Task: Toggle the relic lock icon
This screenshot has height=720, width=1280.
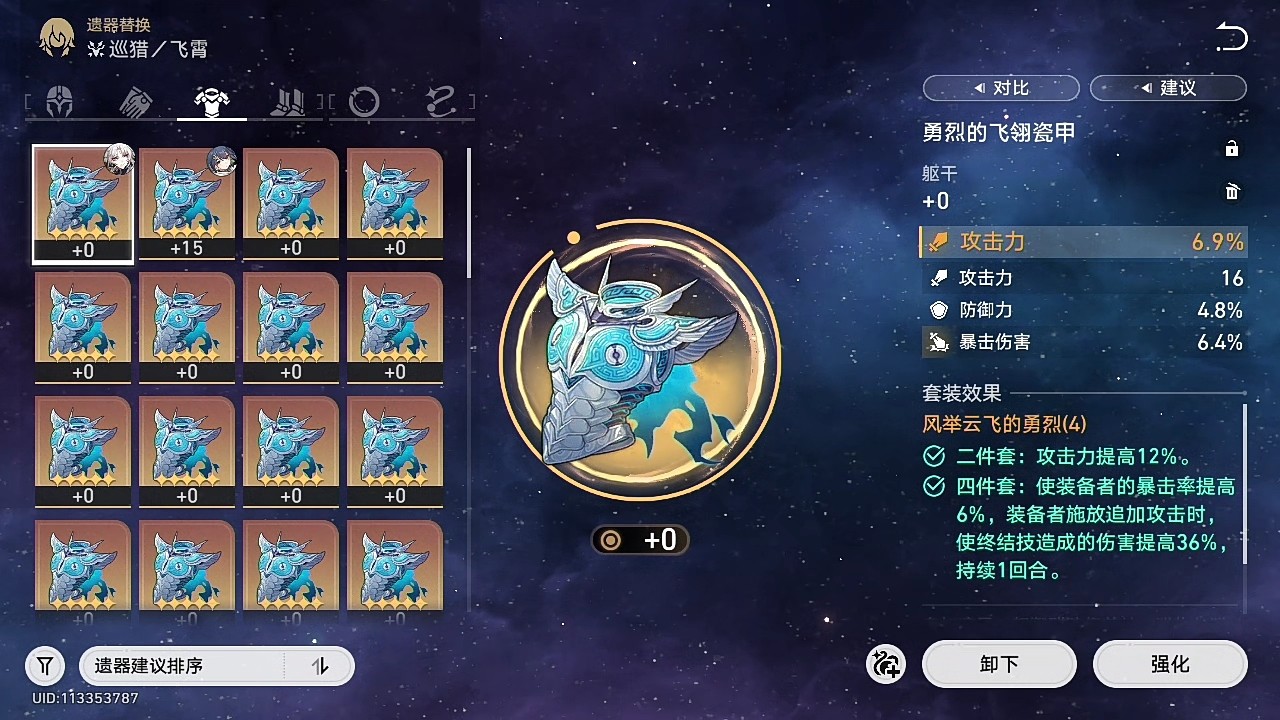Action: 1232,149
